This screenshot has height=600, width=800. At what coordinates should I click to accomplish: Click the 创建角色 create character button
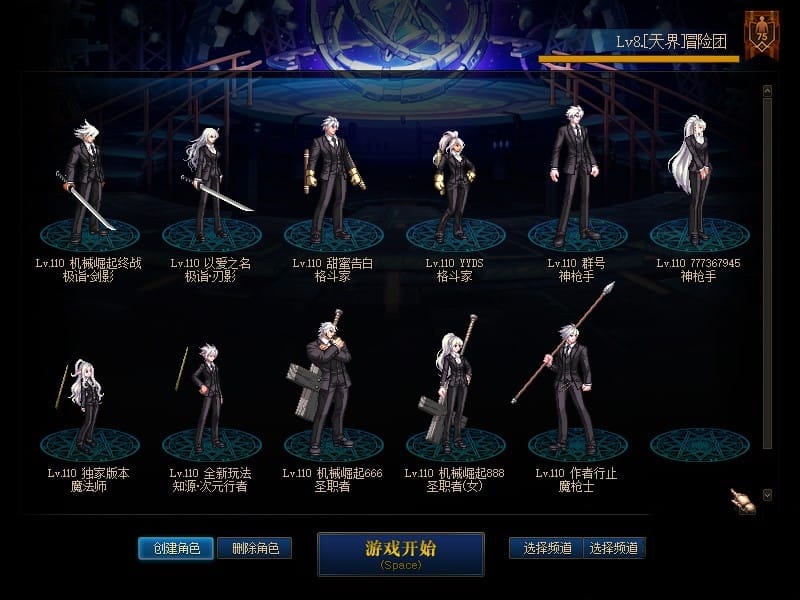[x=176, y=548]
